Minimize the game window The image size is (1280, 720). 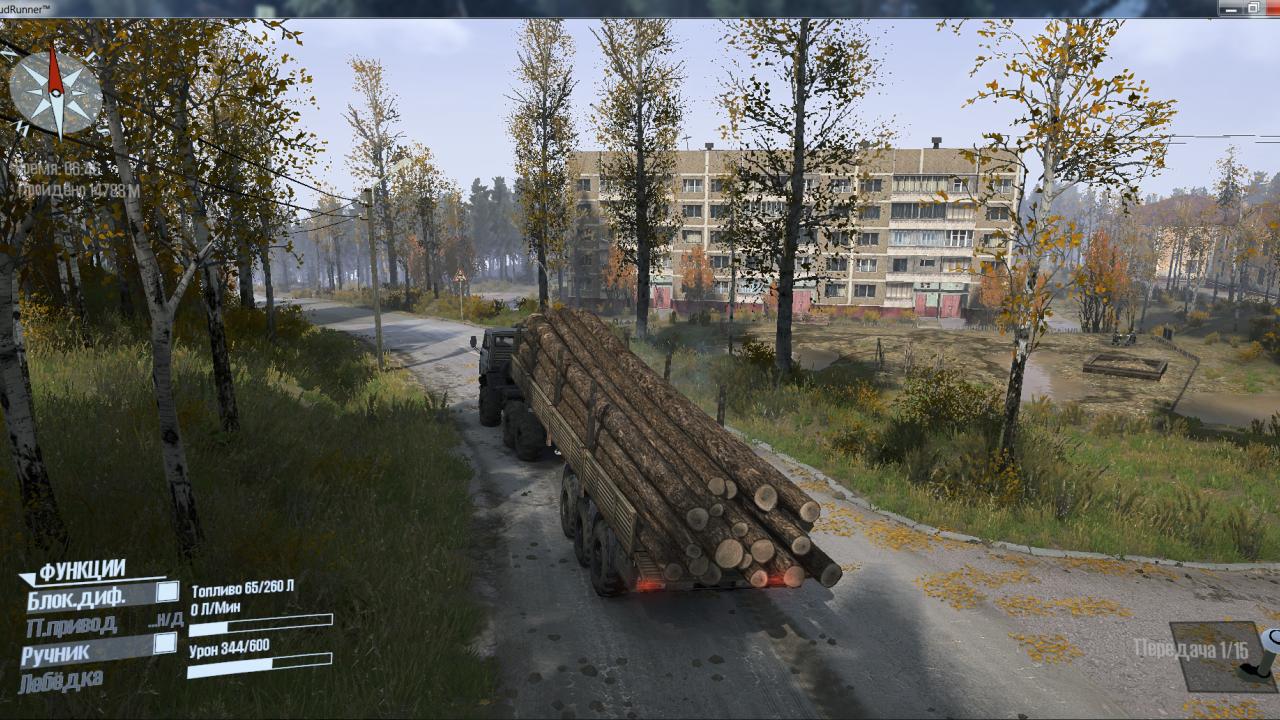pos(1231,8)
